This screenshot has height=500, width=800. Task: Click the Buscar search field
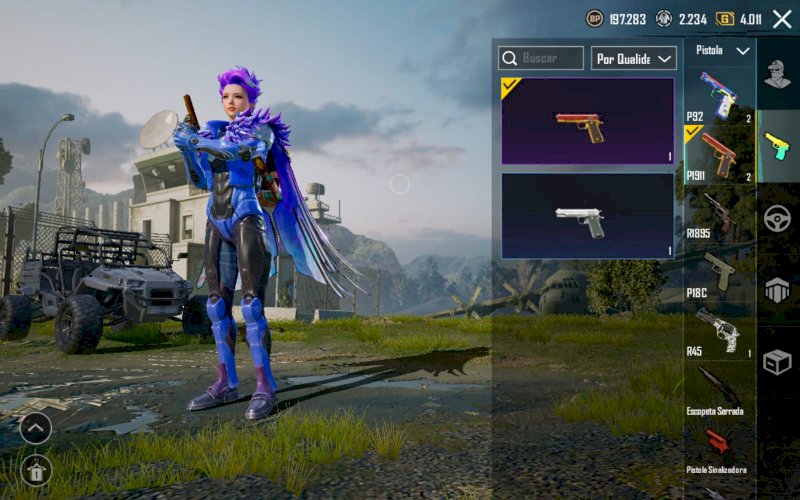(541, 58)
